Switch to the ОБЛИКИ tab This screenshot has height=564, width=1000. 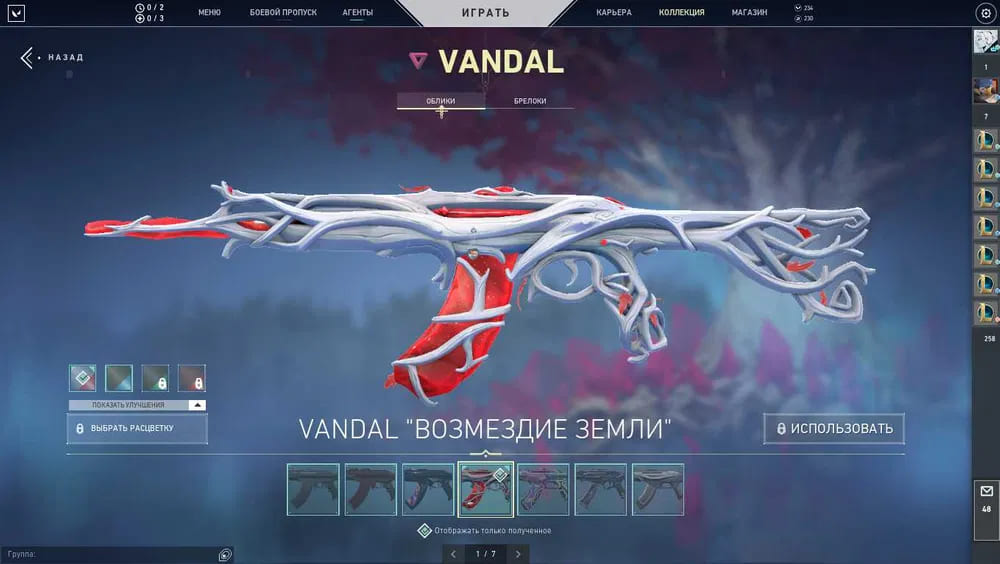click(441, 101)
